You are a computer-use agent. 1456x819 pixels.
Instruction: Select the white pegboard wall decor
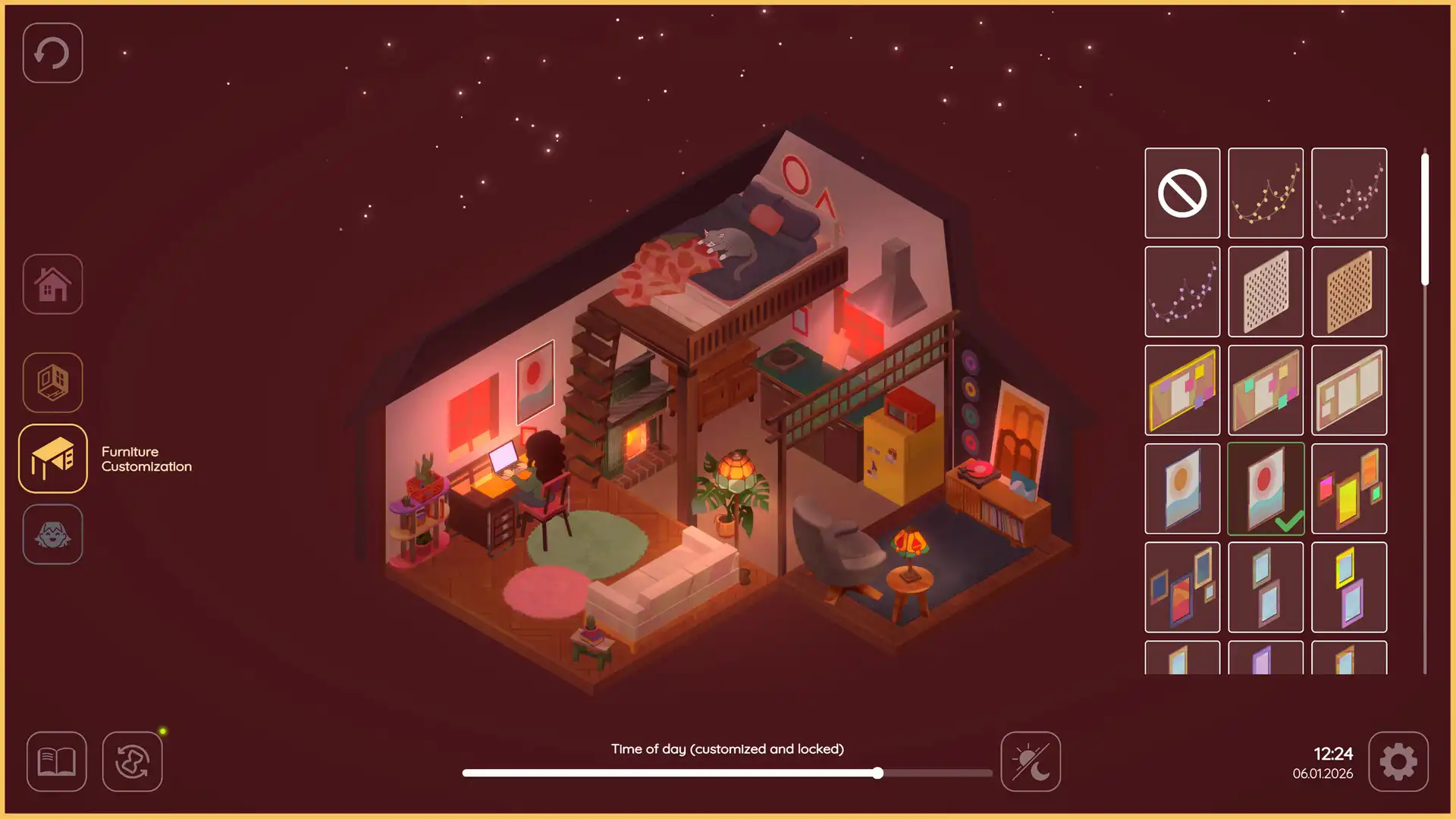tap(1266, 290)
